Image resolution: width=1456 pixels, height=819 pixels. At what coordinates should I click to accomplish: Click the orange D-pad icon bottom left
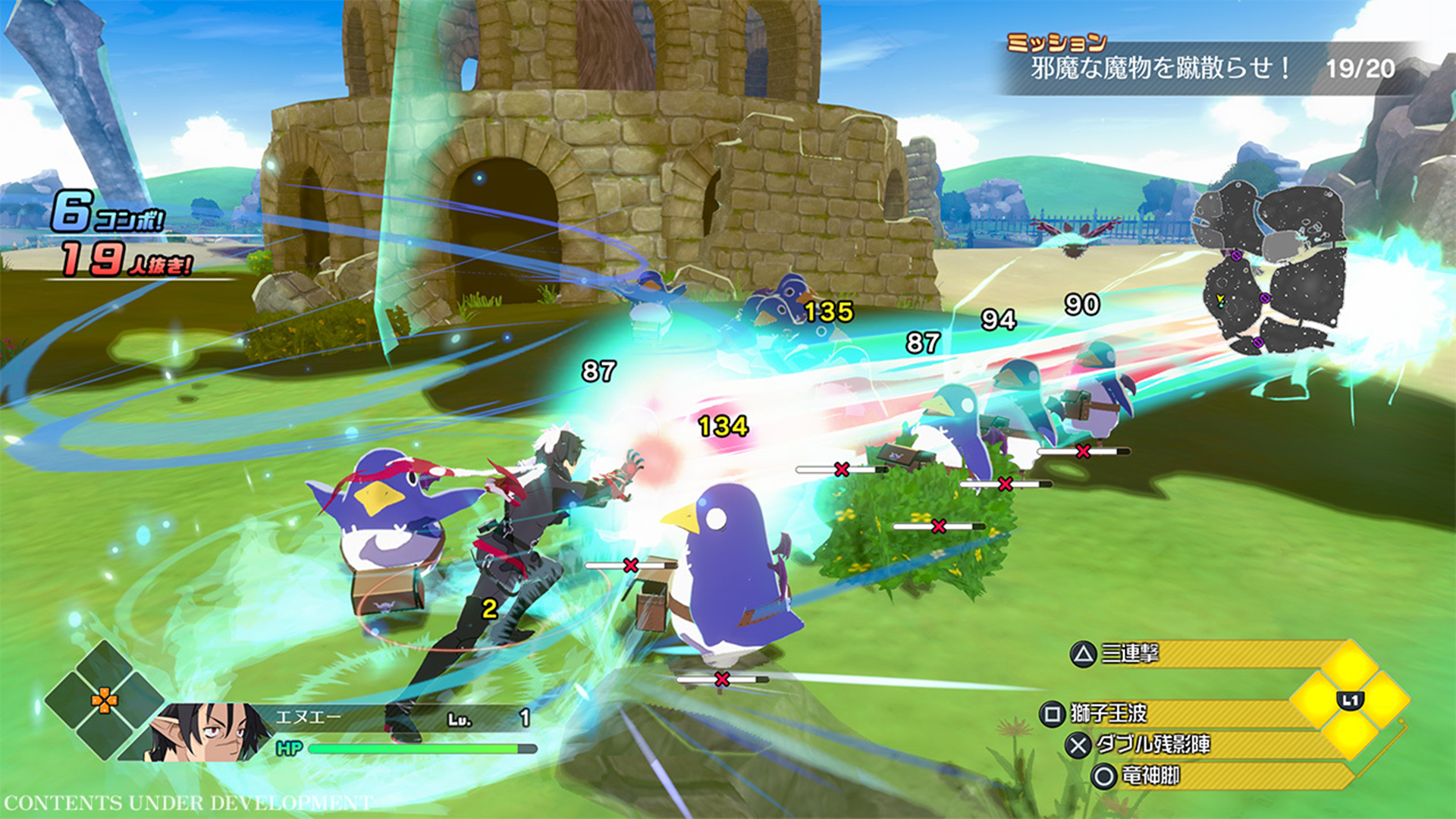(x=104, y=701)
